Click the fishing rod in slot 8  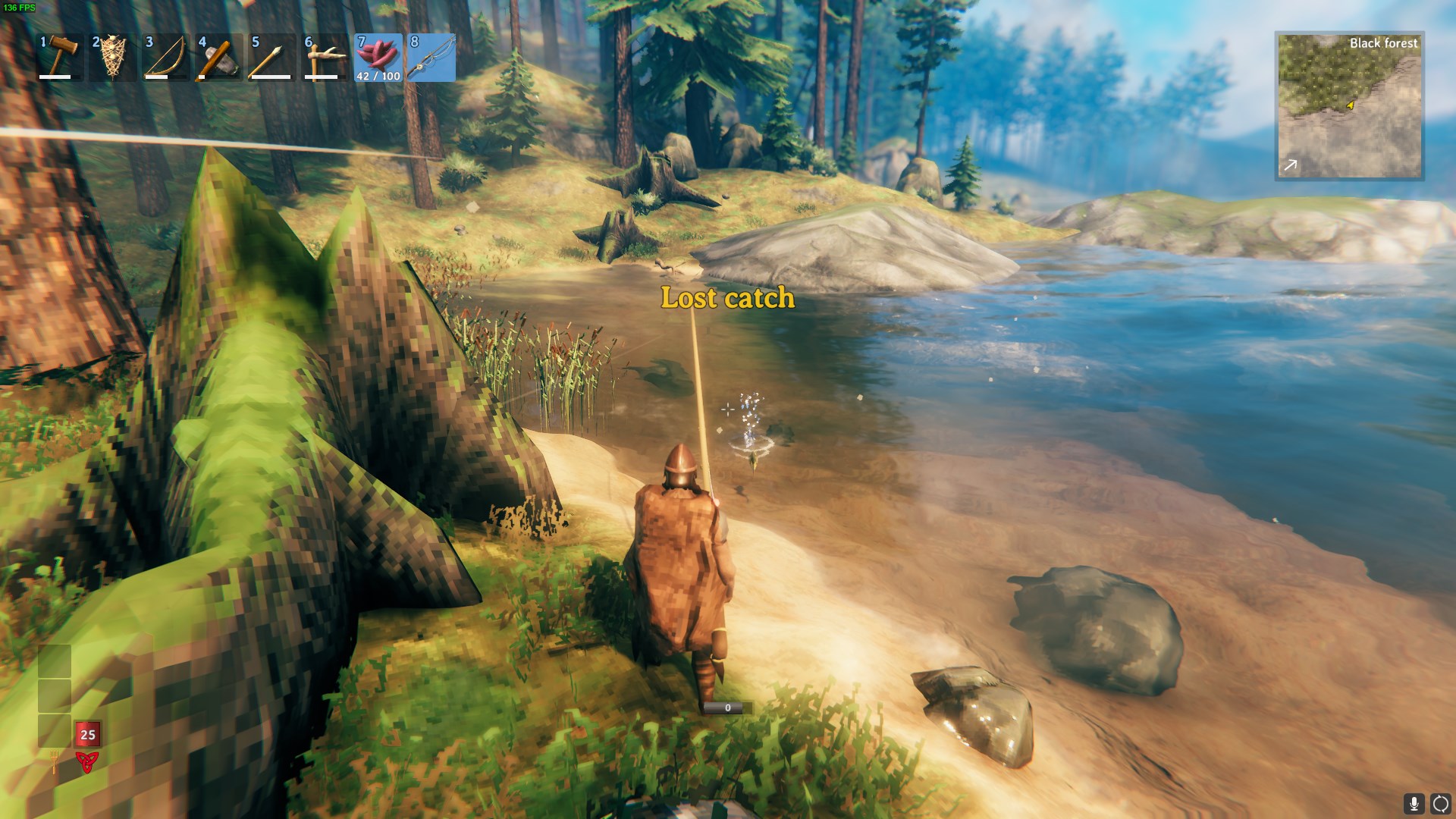(431, 57)
